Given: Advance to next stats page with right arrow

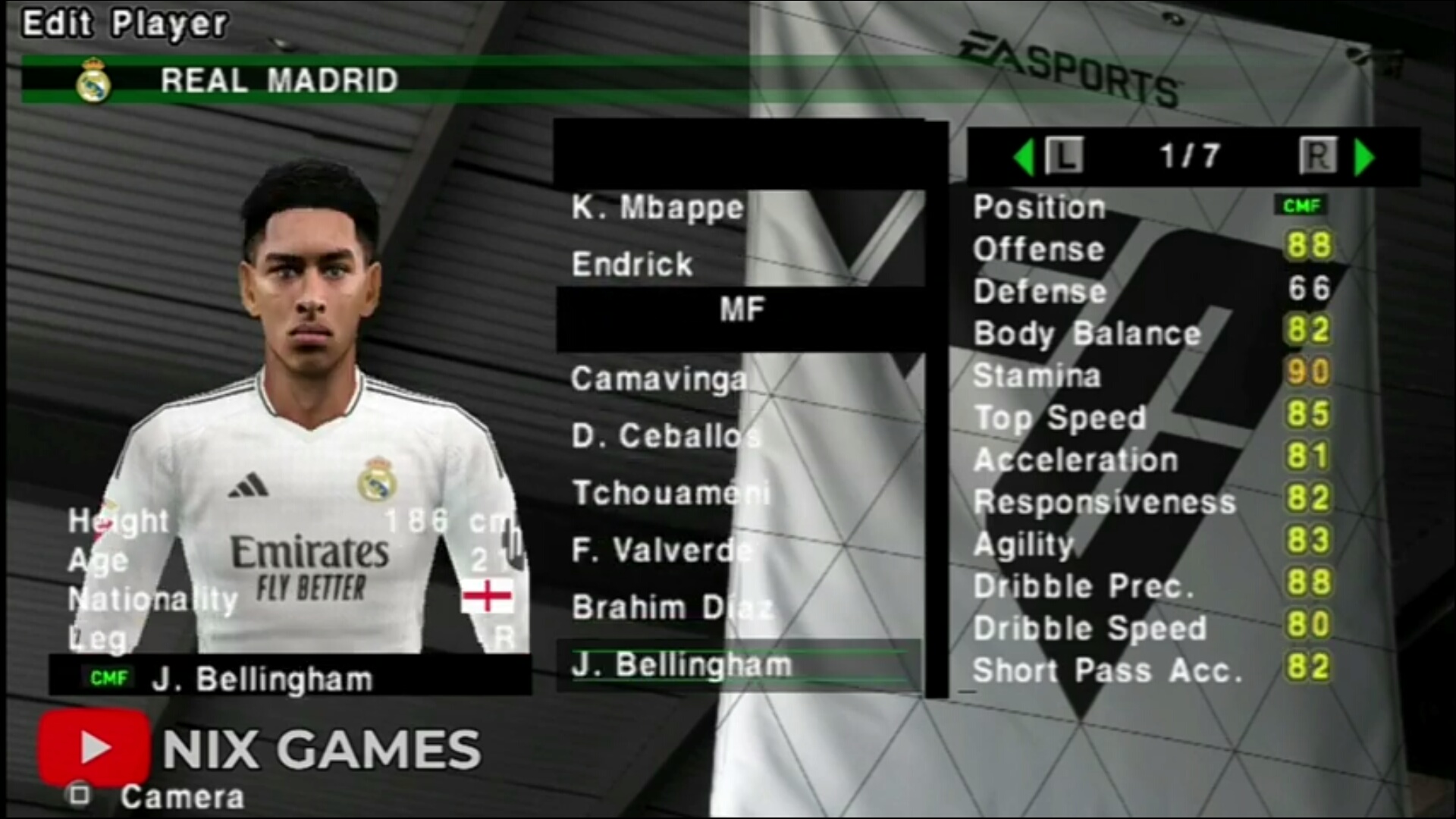Looking at the screenshot, I should pos(1363,157).
